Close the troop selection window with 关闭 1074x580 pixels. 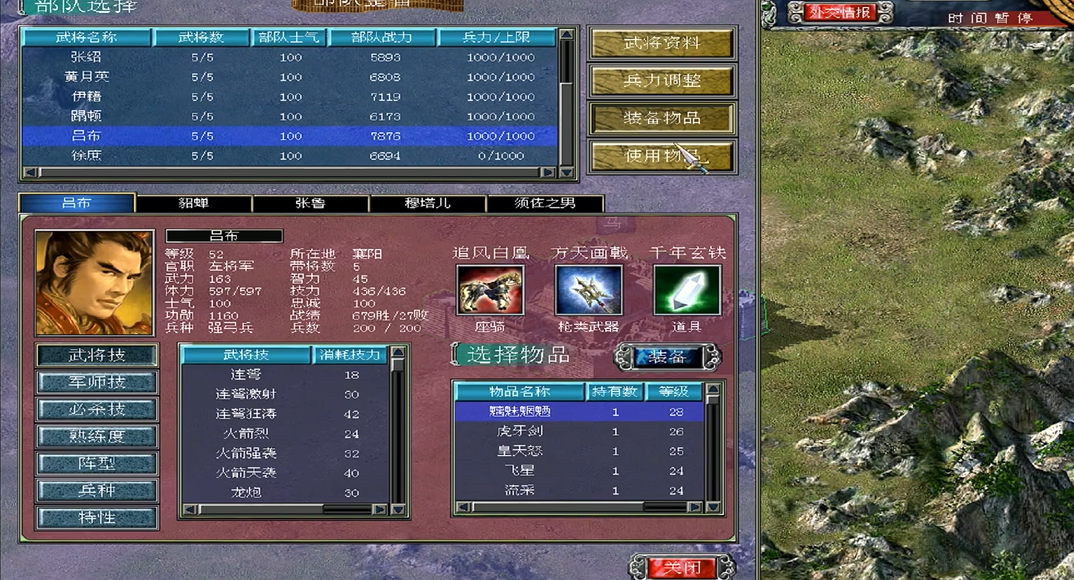pyautogui.click(x=676, y=568)
